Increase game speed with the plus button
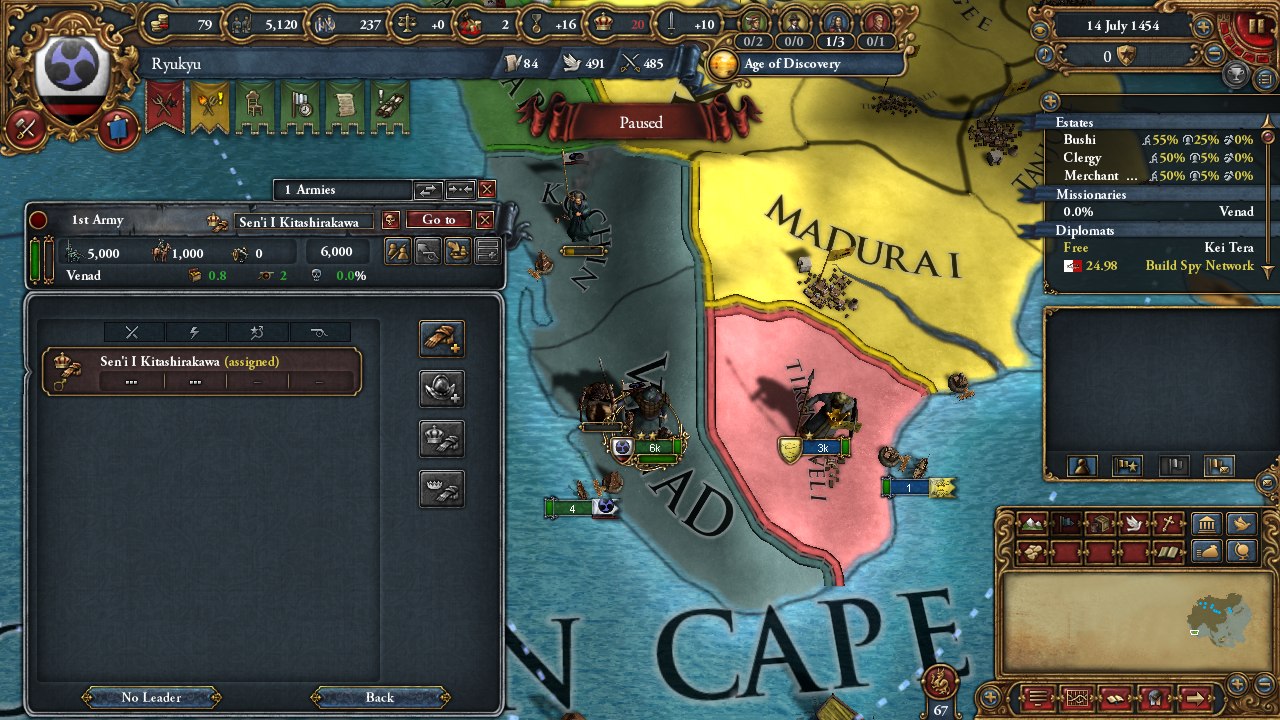This screenshot has width=1280, height=720. coord(1203,26)
